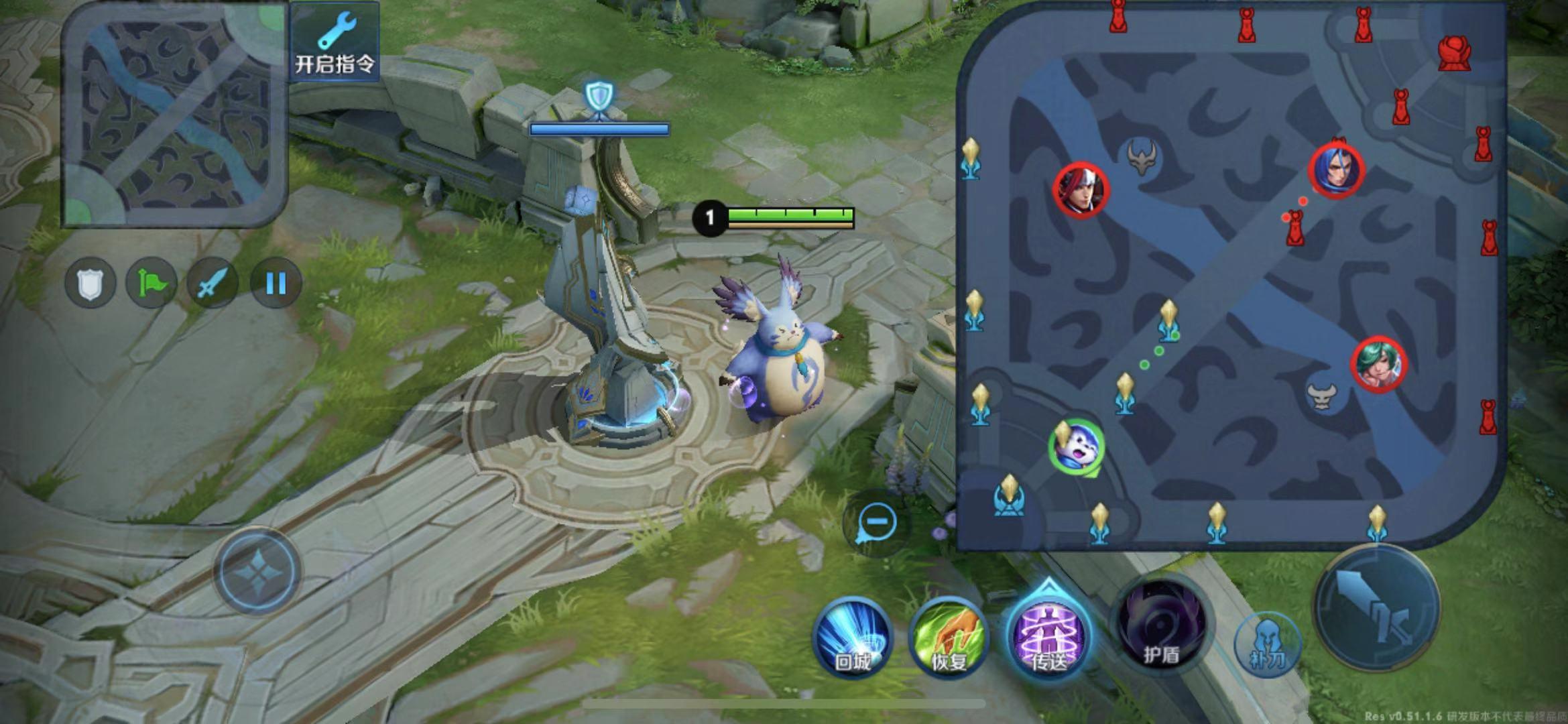The image size is (1568, 724).
Task: Tap the virtual movement joystick
Action: point(257,571)
